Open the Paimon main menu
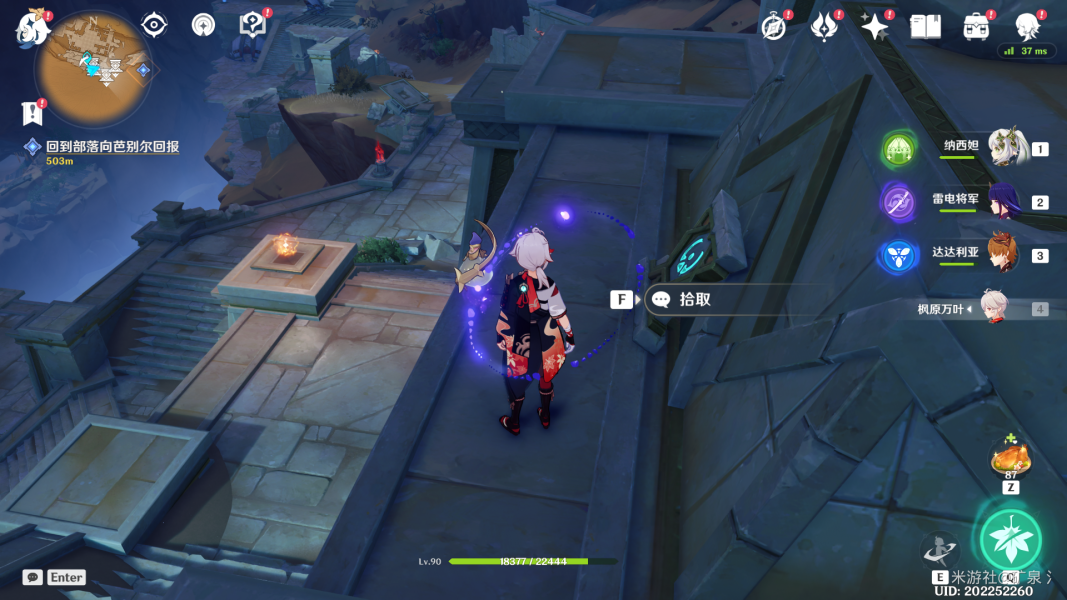The height and width of the screenshot is (600, 1067). click(32, 27)
